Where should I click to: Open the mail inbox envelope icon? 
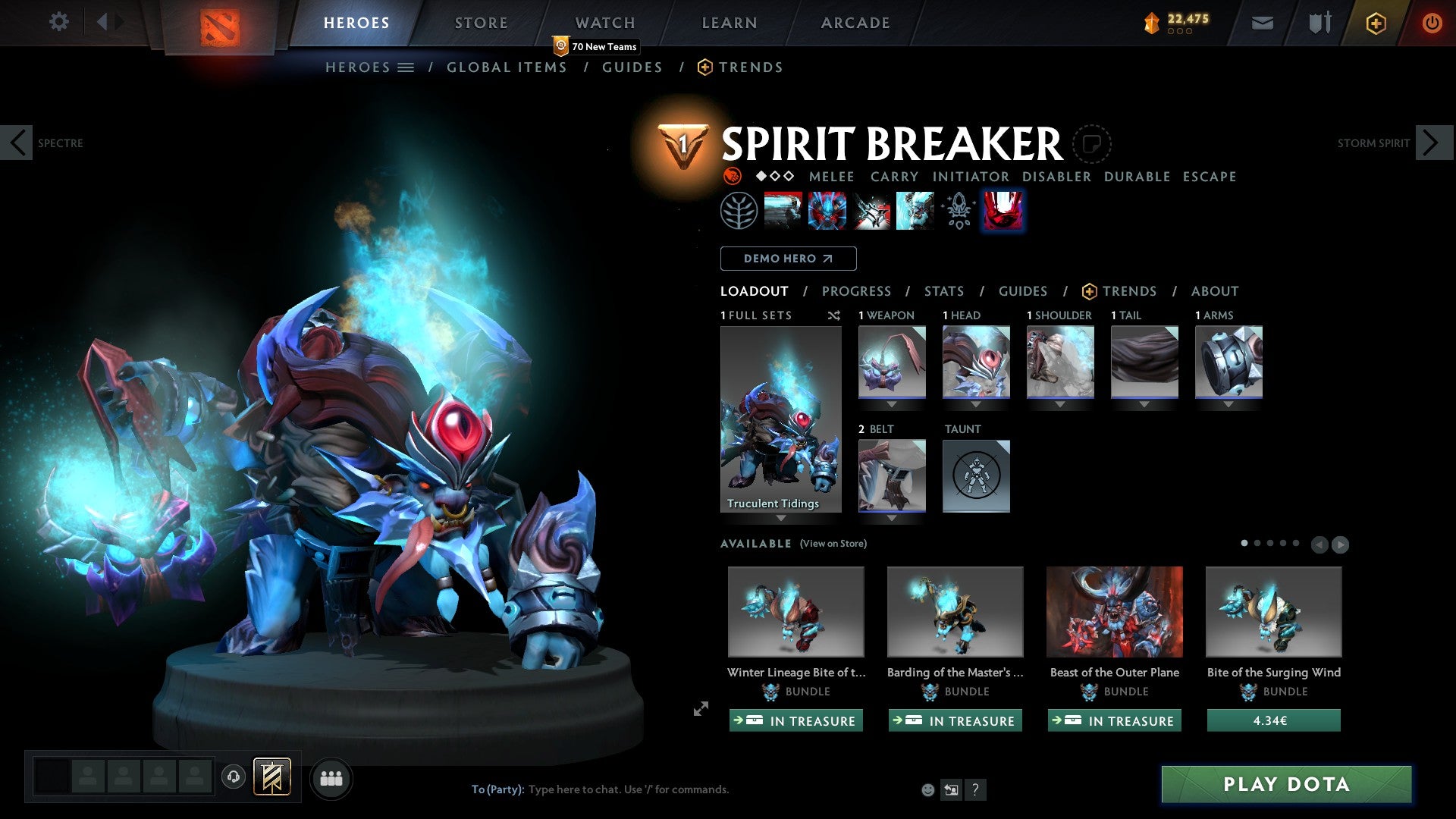pos(1262,23)
